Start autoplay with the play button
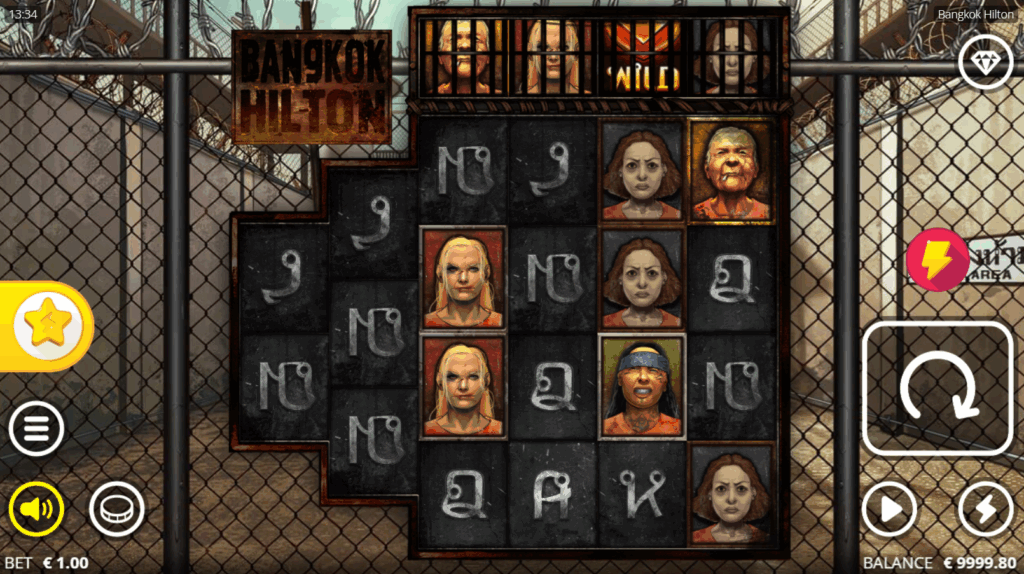 (889, 510)
